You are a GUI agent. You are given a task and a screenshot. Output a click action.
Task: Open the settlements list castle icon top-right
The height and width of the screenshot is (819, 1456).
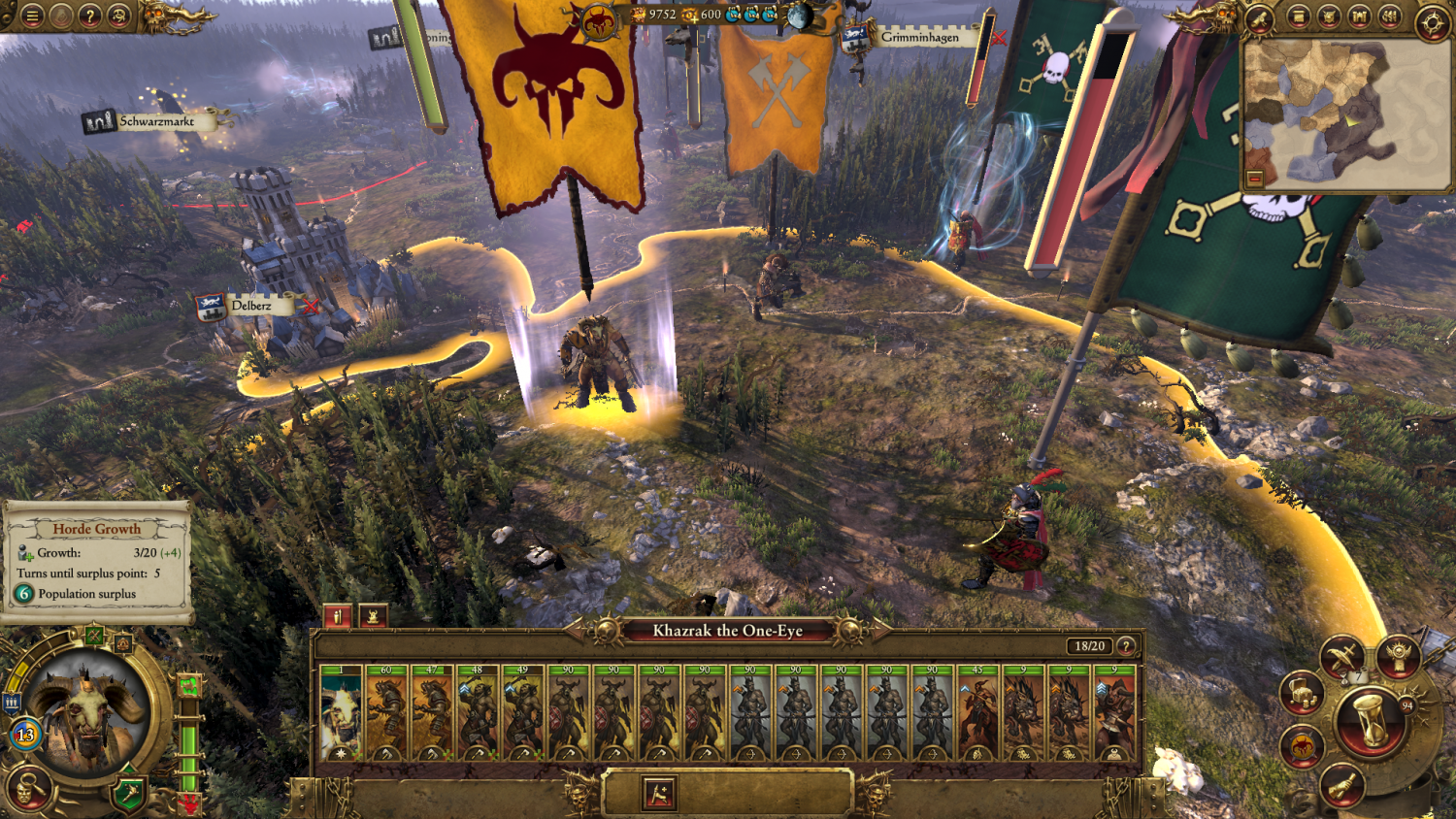coord(1359,16)
